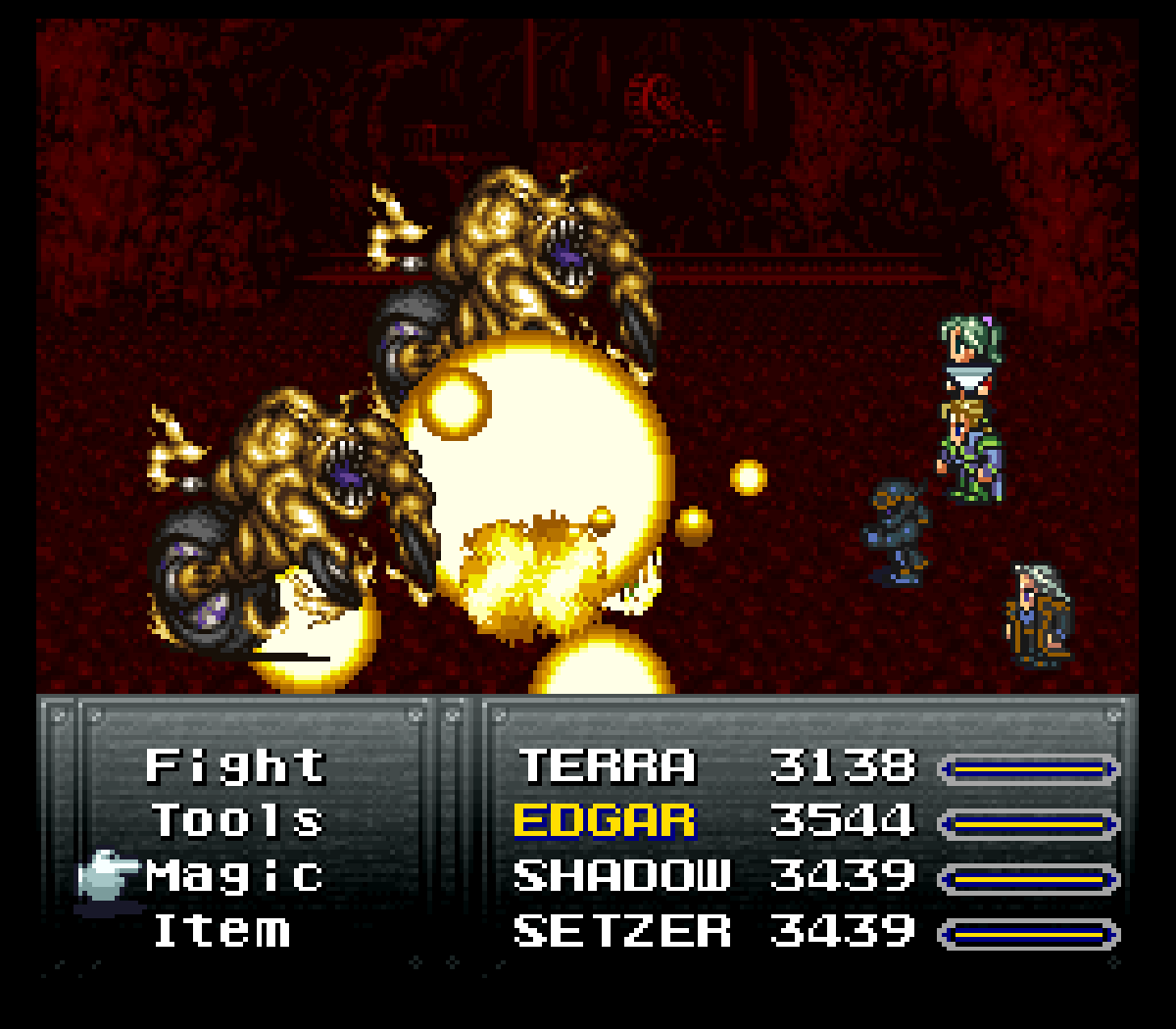This screenshot has height=1029, width=1176.
Task: Select the Fight command
Action: [x=235, y=766]
